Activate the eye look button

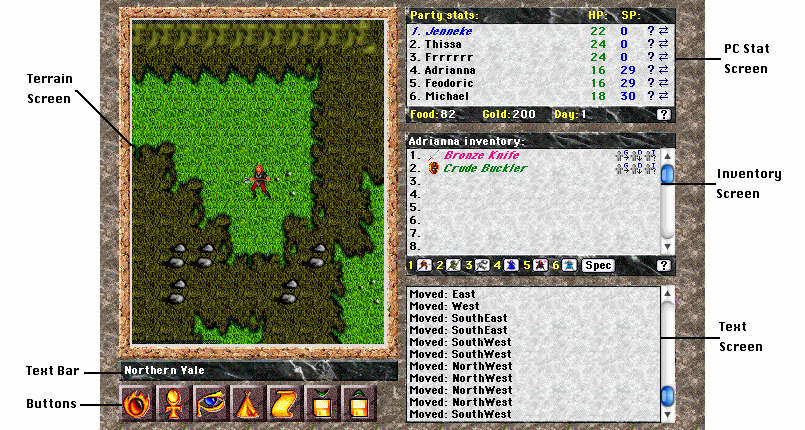click(210, 405)
